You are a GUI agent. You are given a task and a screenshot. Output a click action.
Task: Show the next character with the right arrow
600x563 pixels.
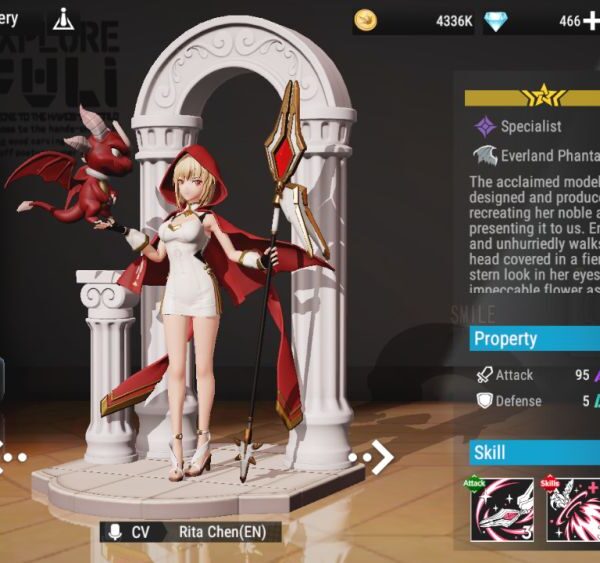381,457
